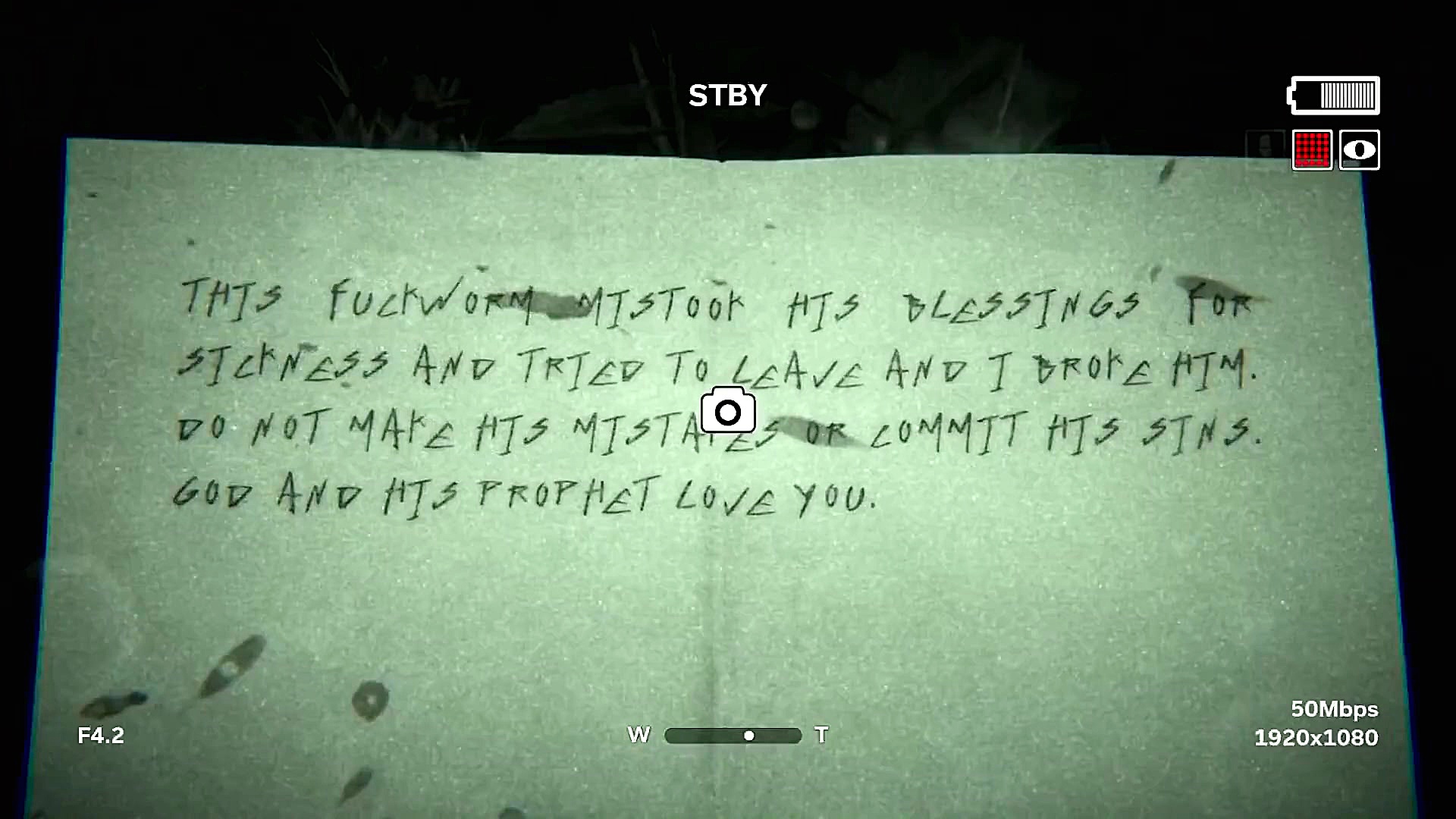Click the 1920x1080 resolution label
The width and height of the screenshot is (1456, 819).
pos(1316,736)
